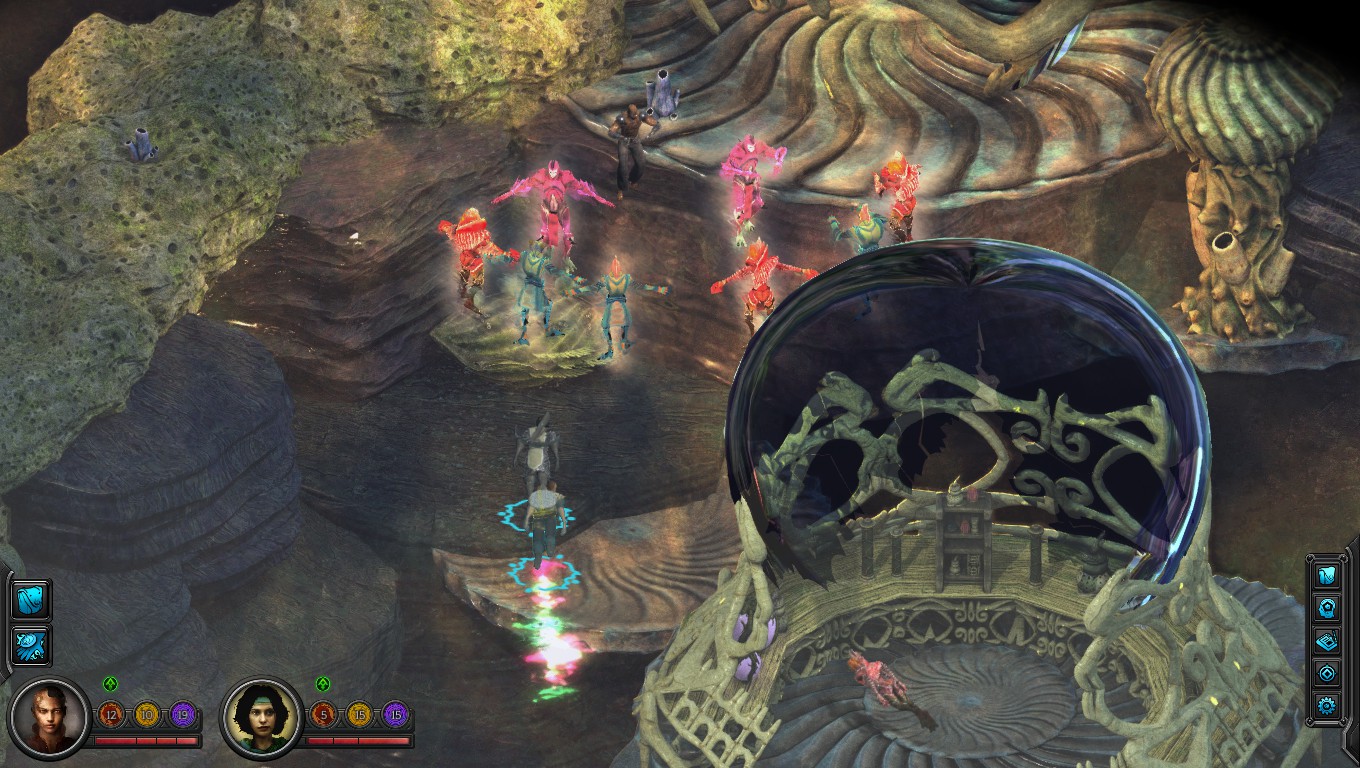
Task: Click first character's purple stat pool 19
Action: (183, 715)
